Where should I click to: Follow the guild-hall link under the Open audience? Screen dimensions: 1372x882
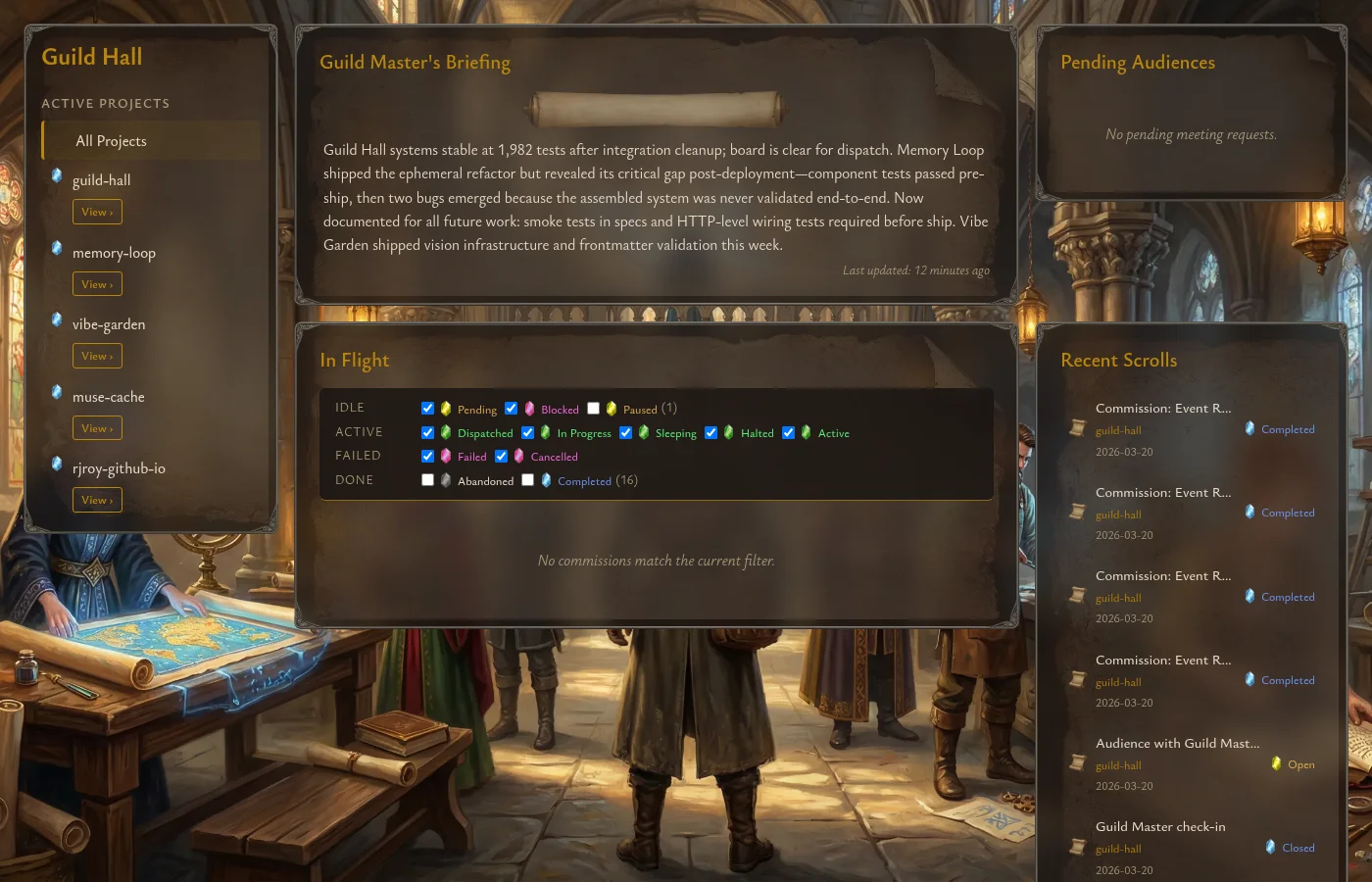point(1118,765)
